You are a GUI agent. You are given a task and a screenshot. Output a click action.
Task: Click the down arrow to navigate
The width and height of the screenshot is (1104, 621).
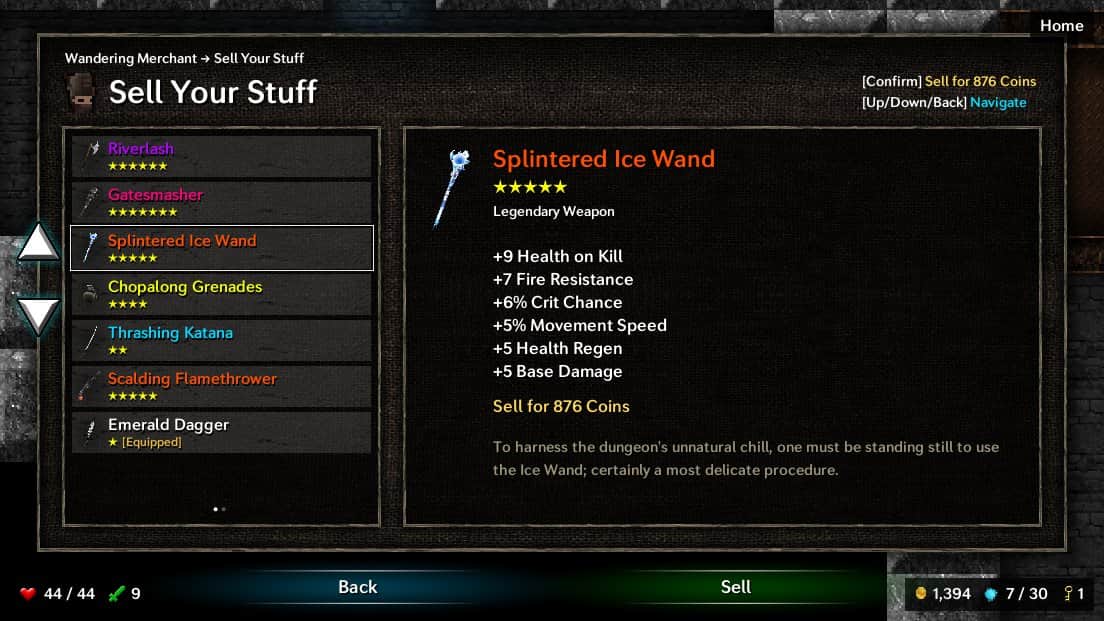pyautogui.click(x=39, y=315)
